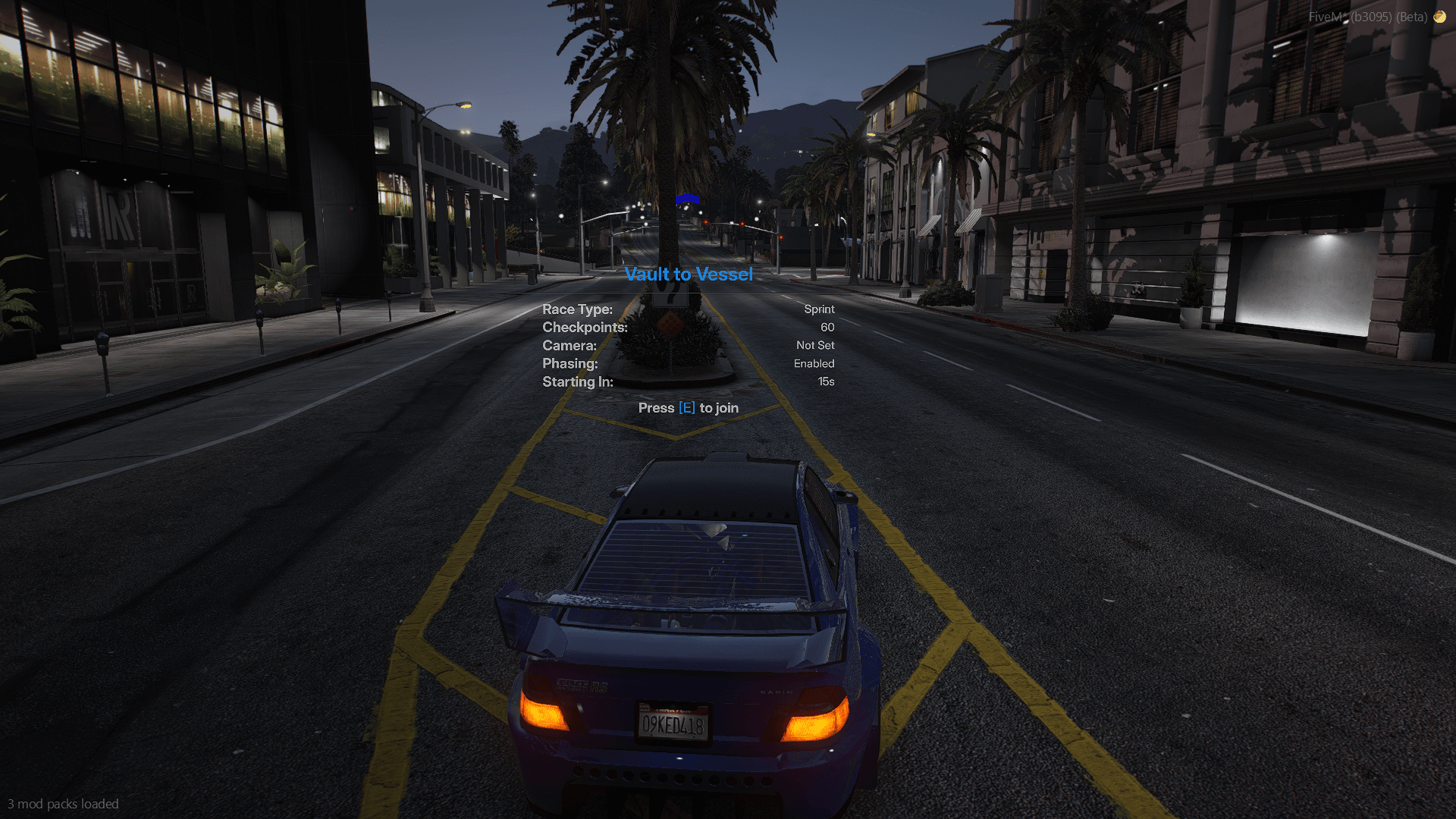Click the left parking meter icon on sidewalk

click(102, 341)
